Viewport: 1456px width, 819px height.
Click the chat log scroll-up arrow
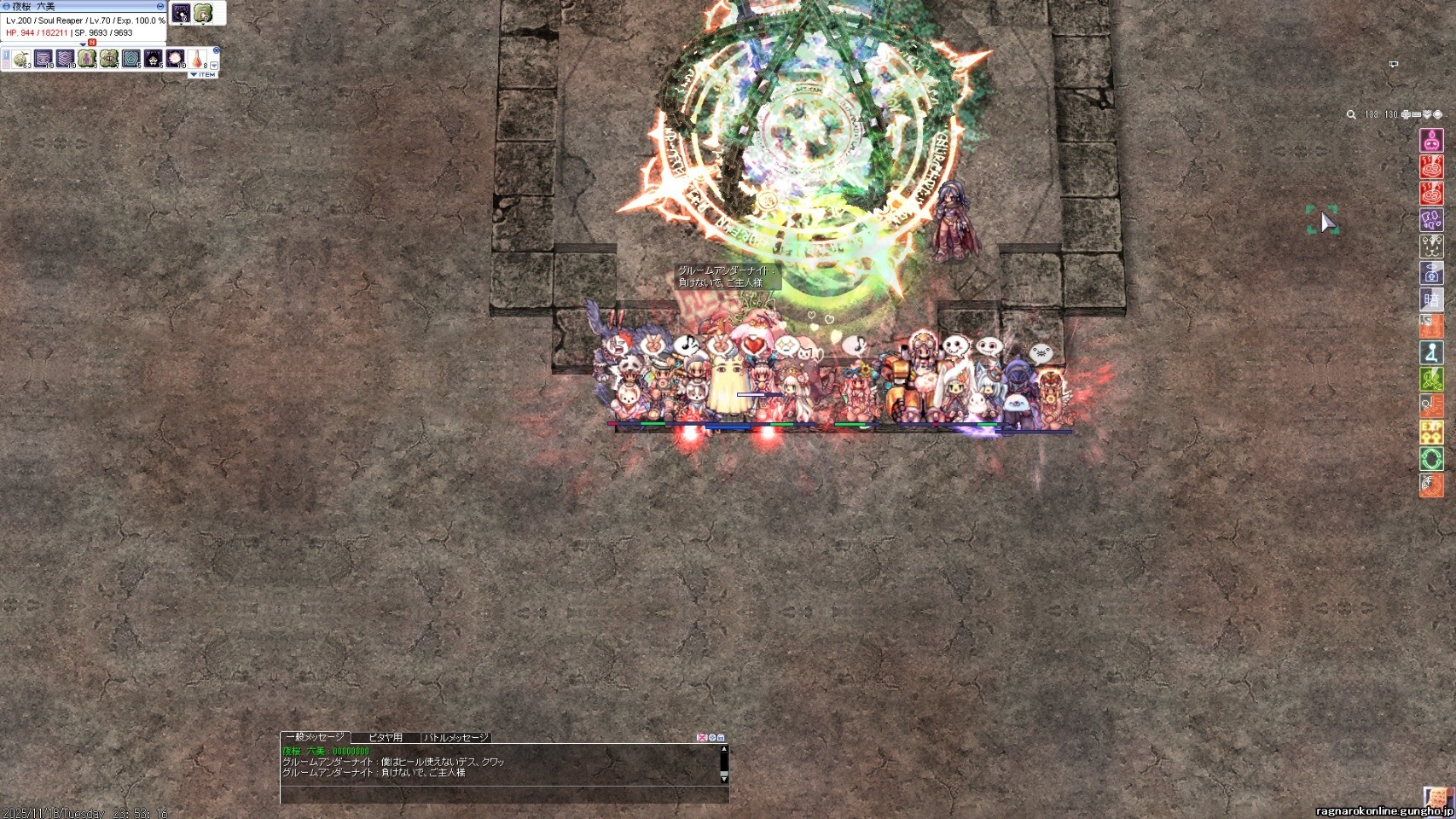(x=724, y=749)
